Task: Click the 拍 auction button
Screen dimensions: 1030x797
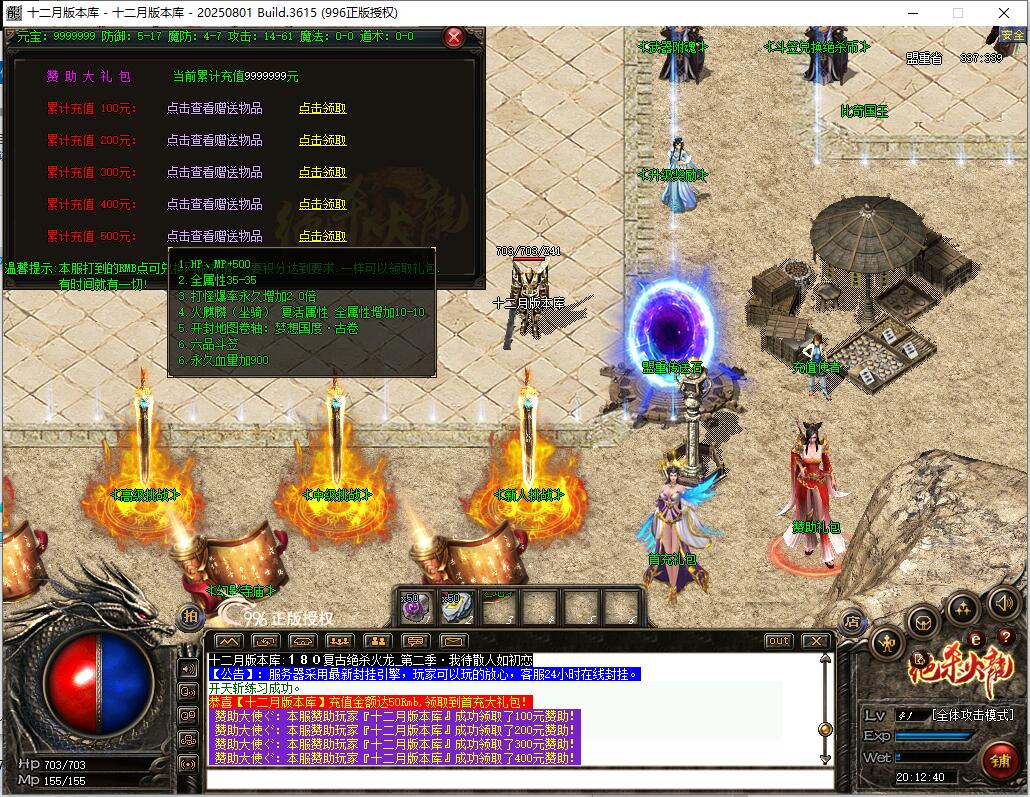Action: click(188, 616)
